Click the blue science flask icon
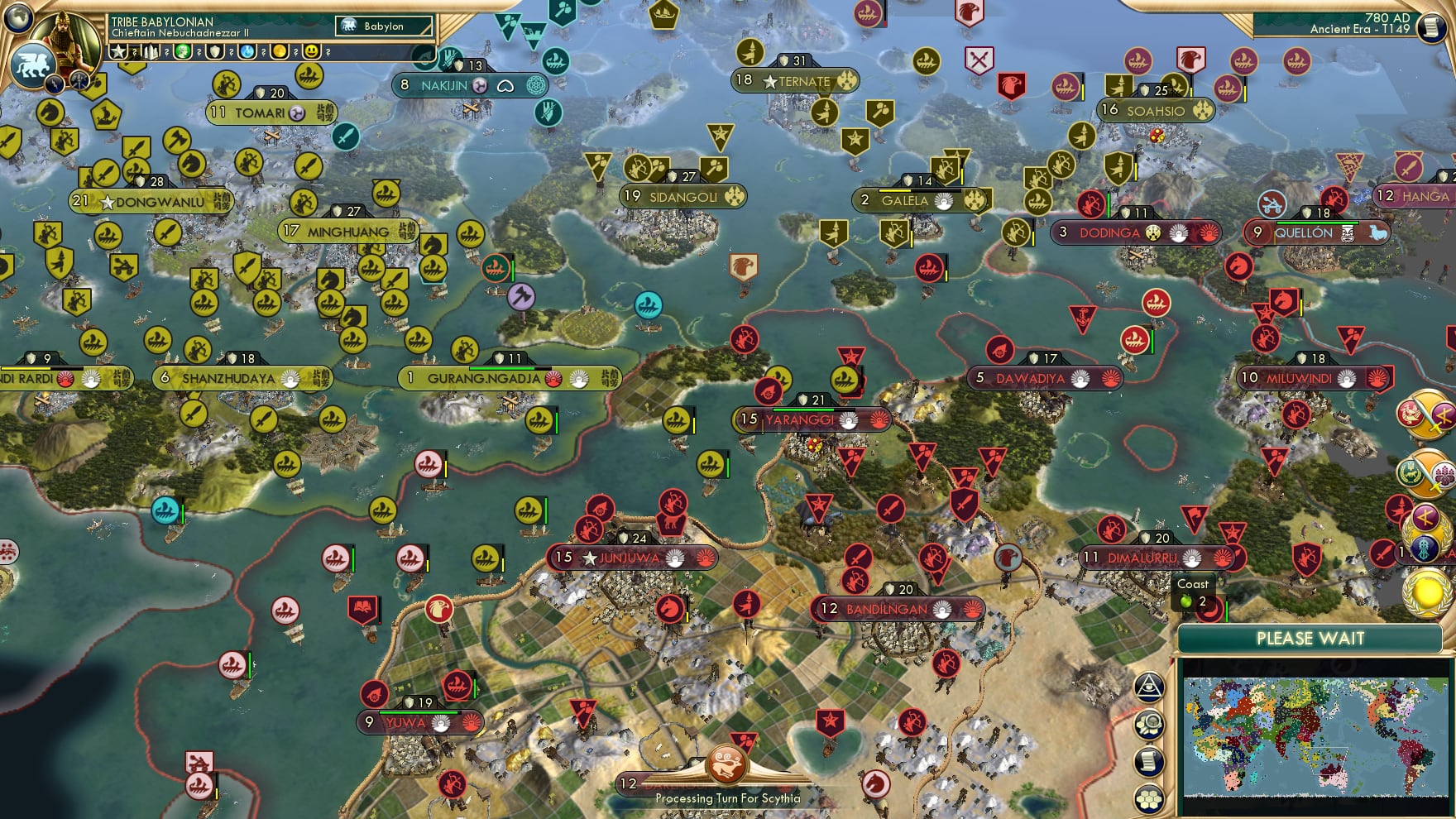 247,52
